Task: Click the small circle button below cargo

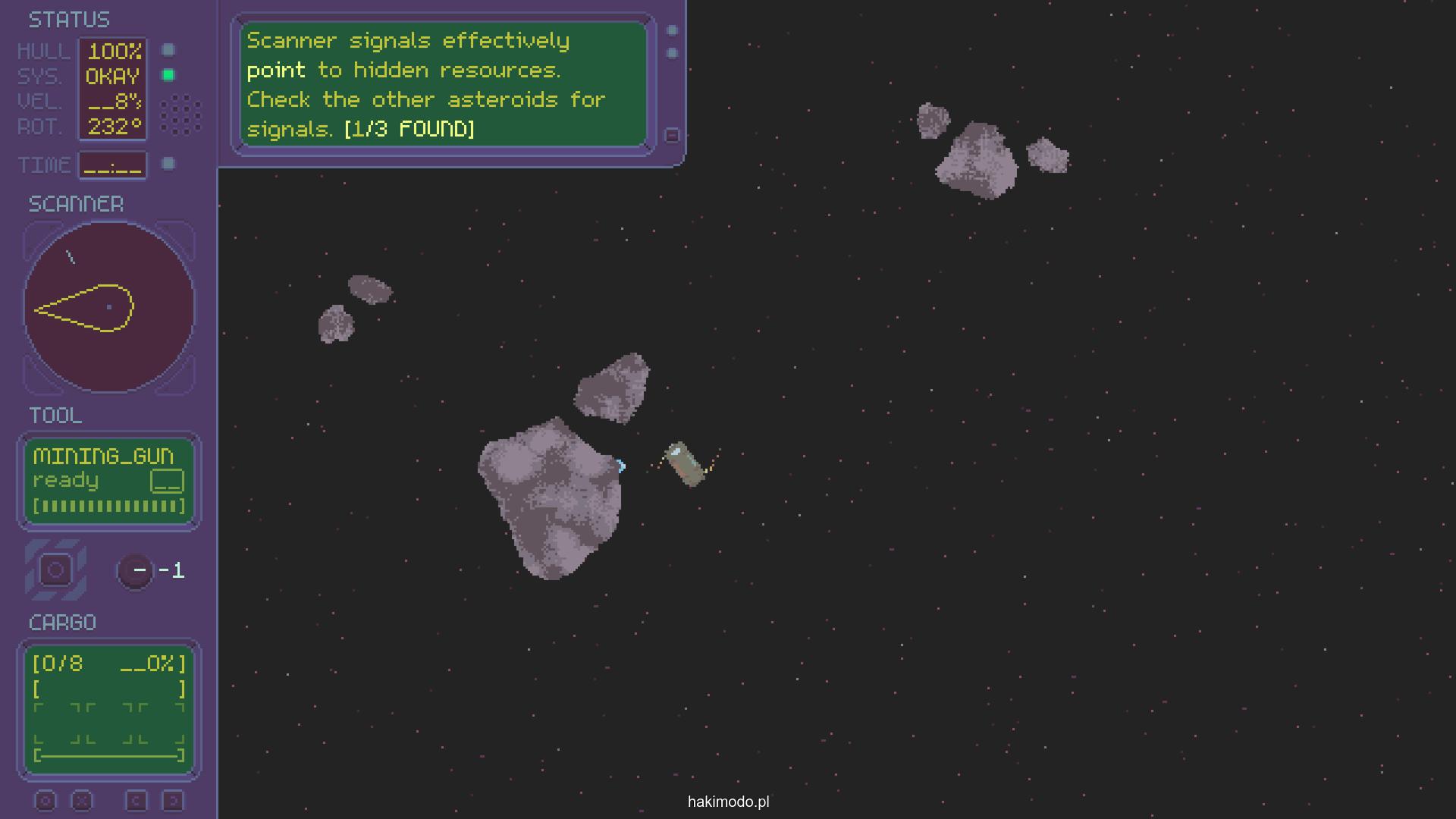Action: 45,801
